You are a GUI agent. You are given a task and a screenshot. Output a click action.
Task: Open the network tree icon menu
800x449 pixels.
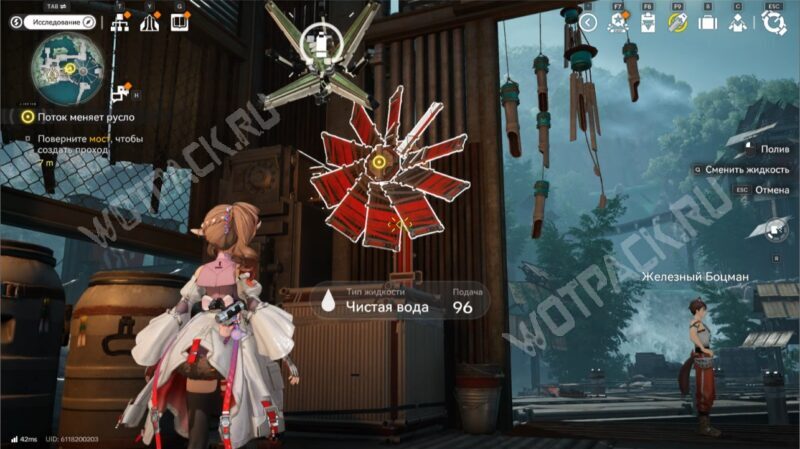tap(121, 23)
